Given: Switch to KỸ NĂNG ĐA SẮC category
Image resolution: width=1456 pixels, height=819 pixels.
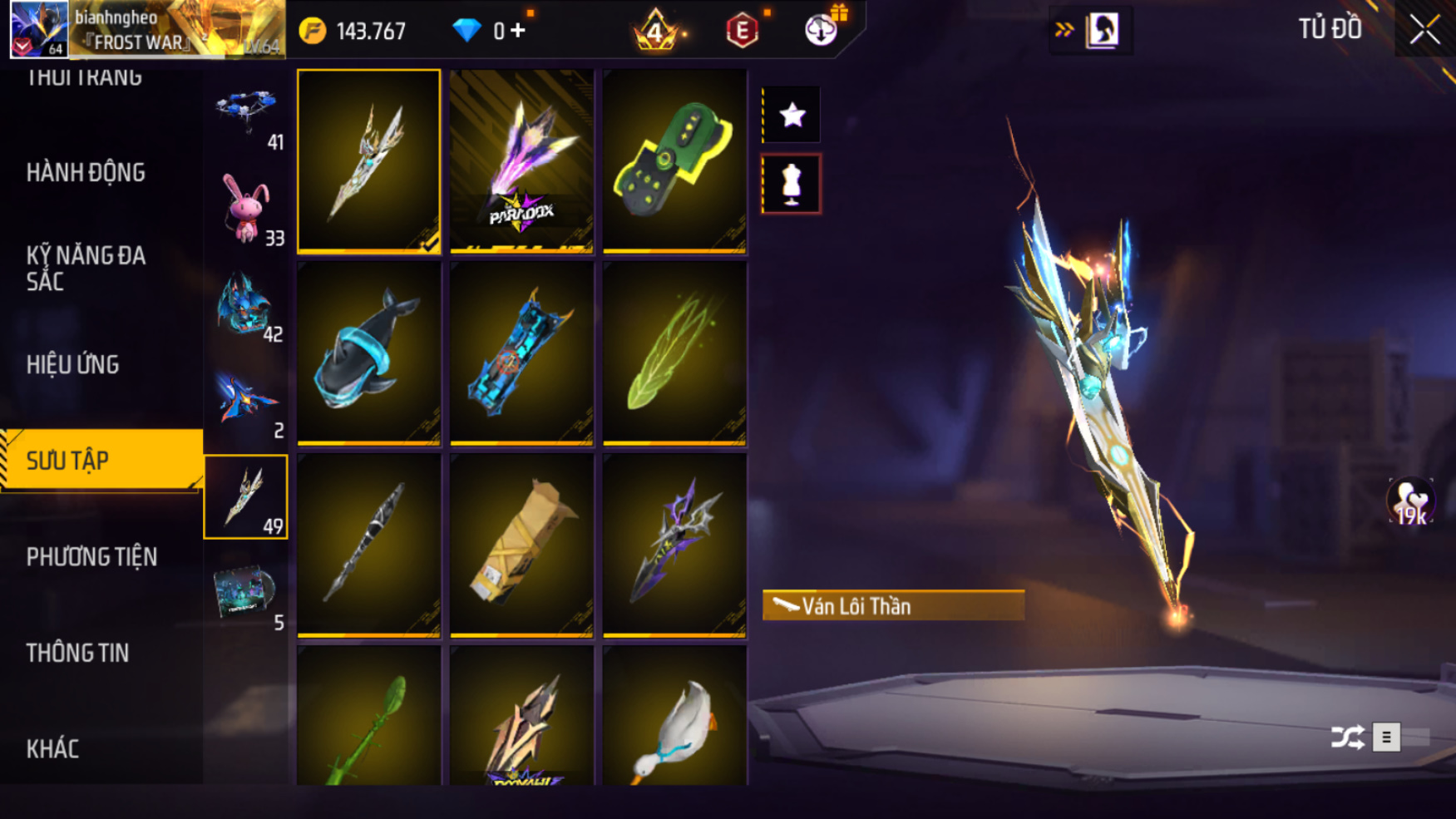Looking at the screenshot, I should 86,268.
